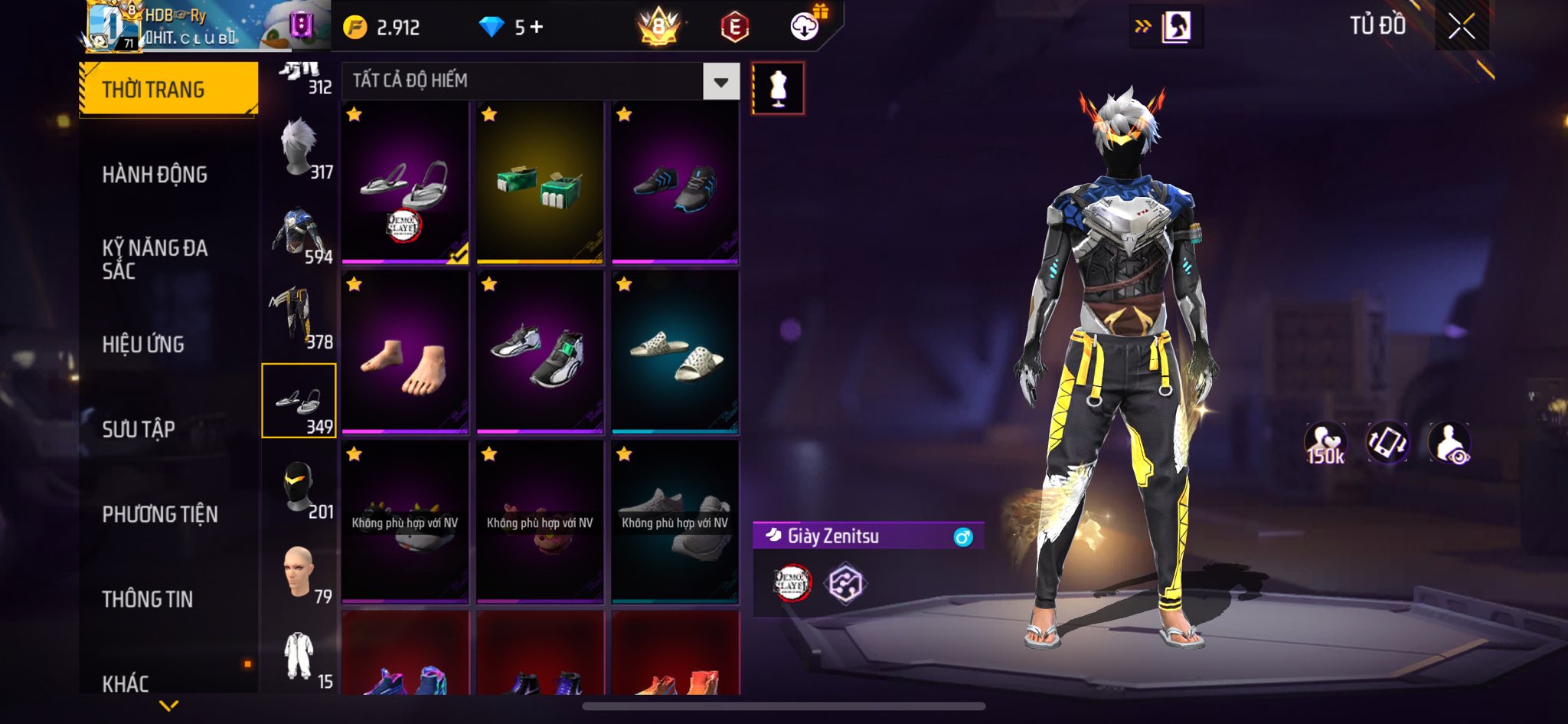1568x724 pixels.
Task: Choose the white hair category with 317 items
Action: (299, 149)
